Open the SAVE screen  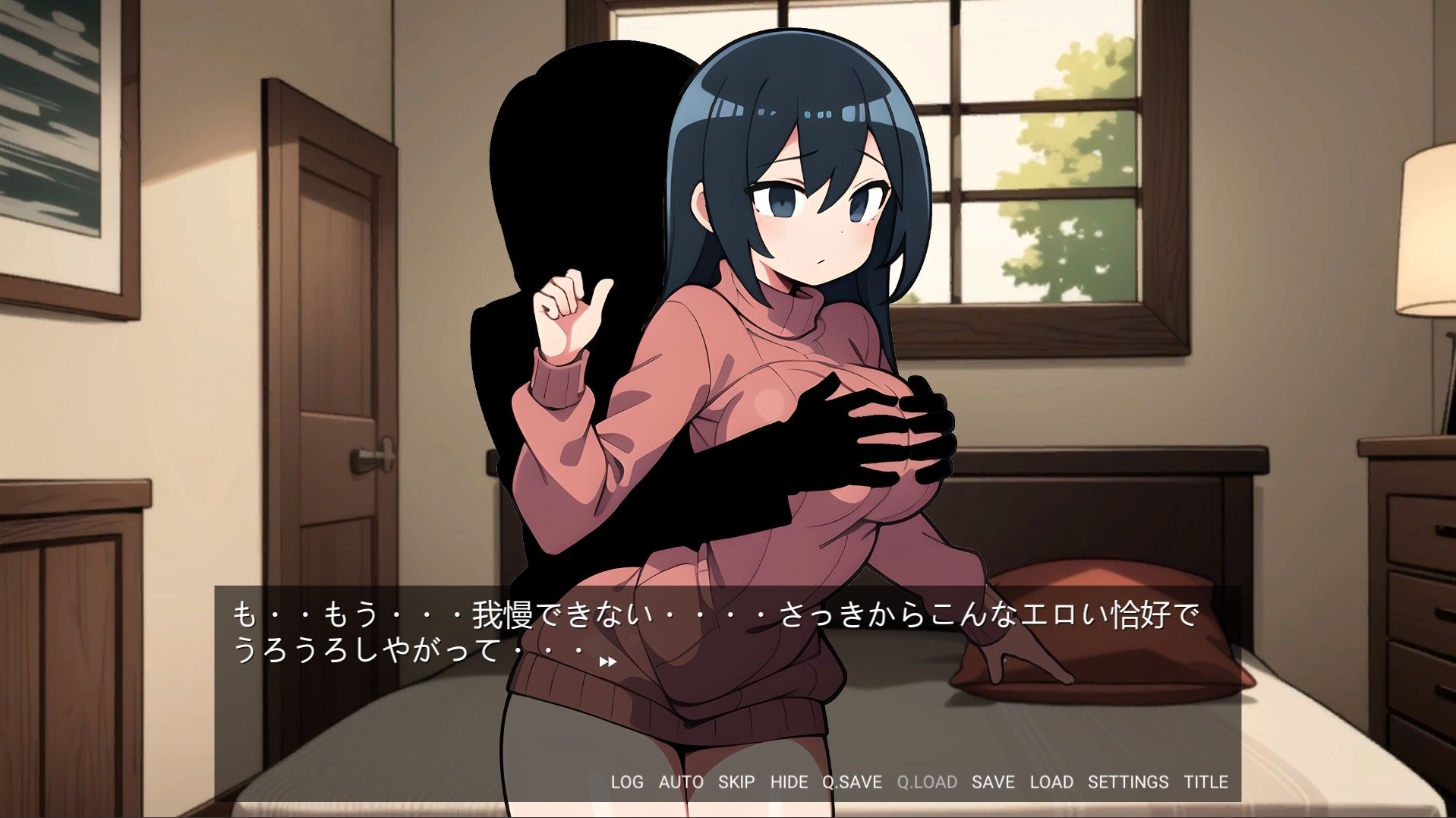[993, 782]
